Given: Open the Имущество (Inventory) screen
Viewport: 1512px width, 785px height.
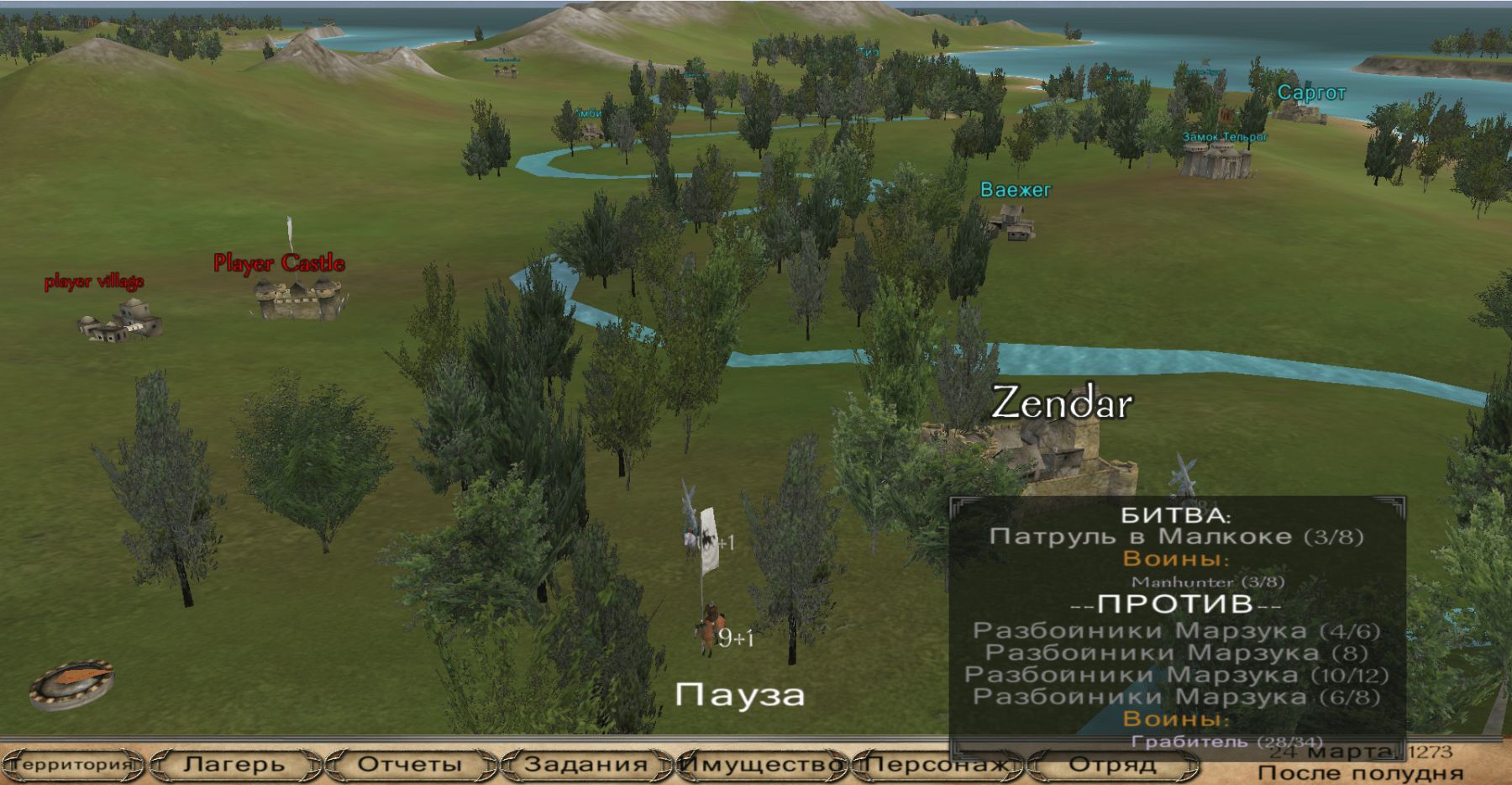Looking at the screenshot, I should (x=761, y=765).
